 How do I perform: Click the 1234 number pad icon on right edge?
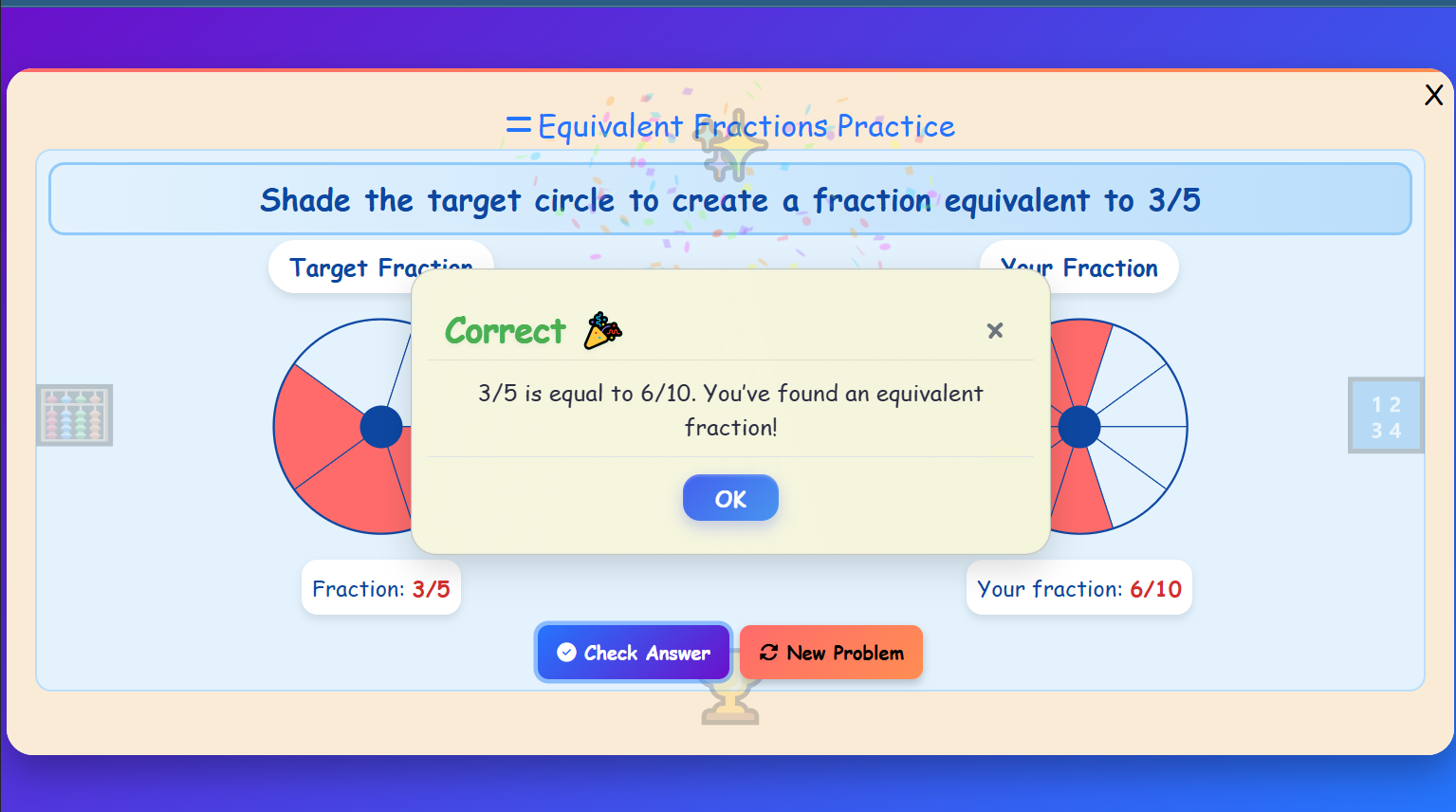click(x=1386, y=415)
